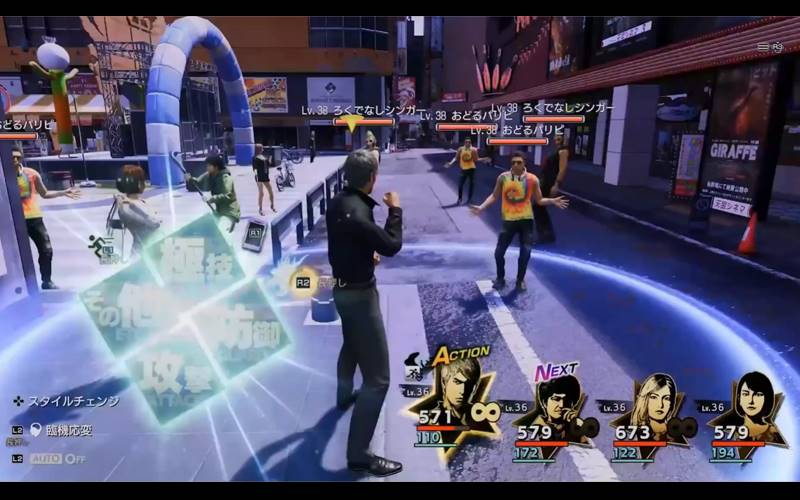
Task: Toggle the AUTO battle switch
Action: tap(62, 458)
